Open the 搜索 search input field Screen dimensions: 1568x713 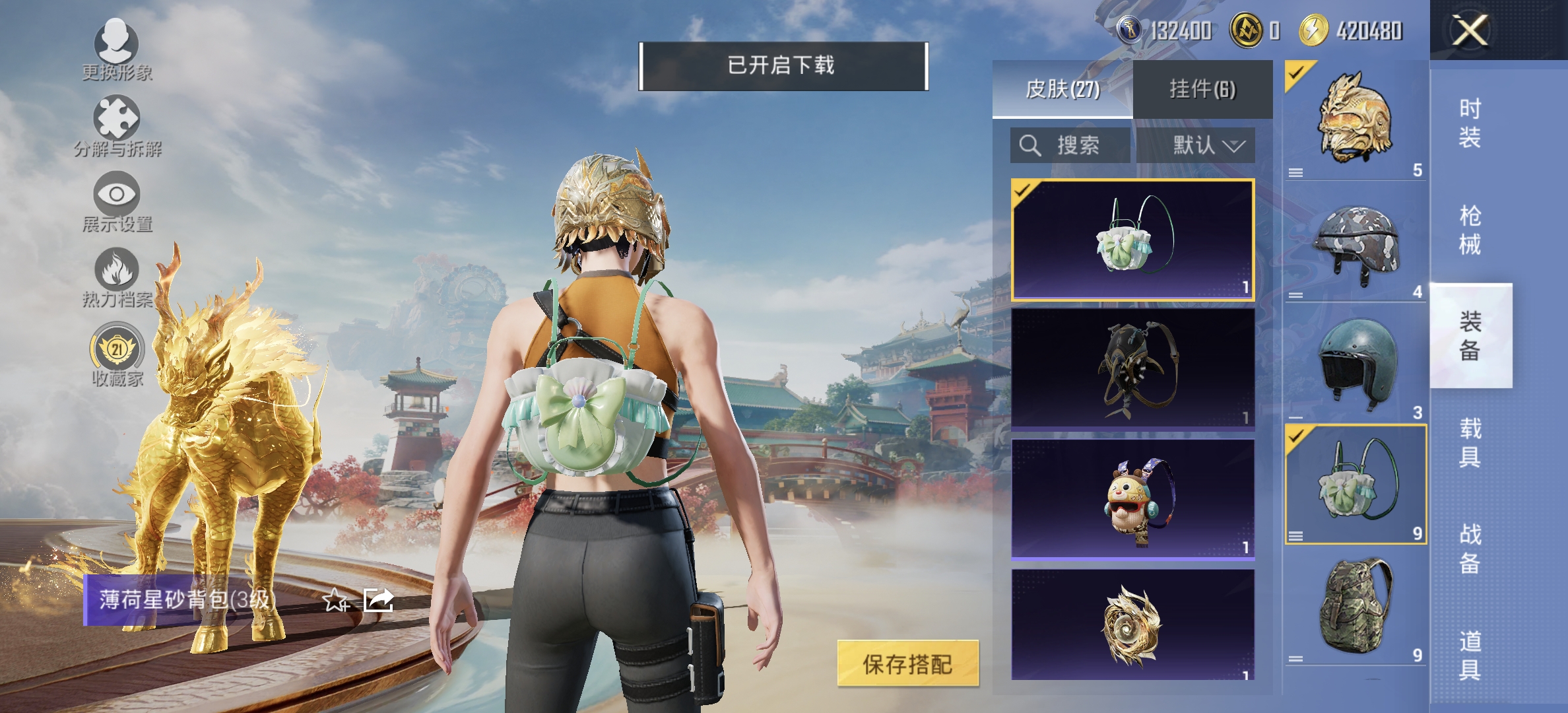(x=1072, y=146)
